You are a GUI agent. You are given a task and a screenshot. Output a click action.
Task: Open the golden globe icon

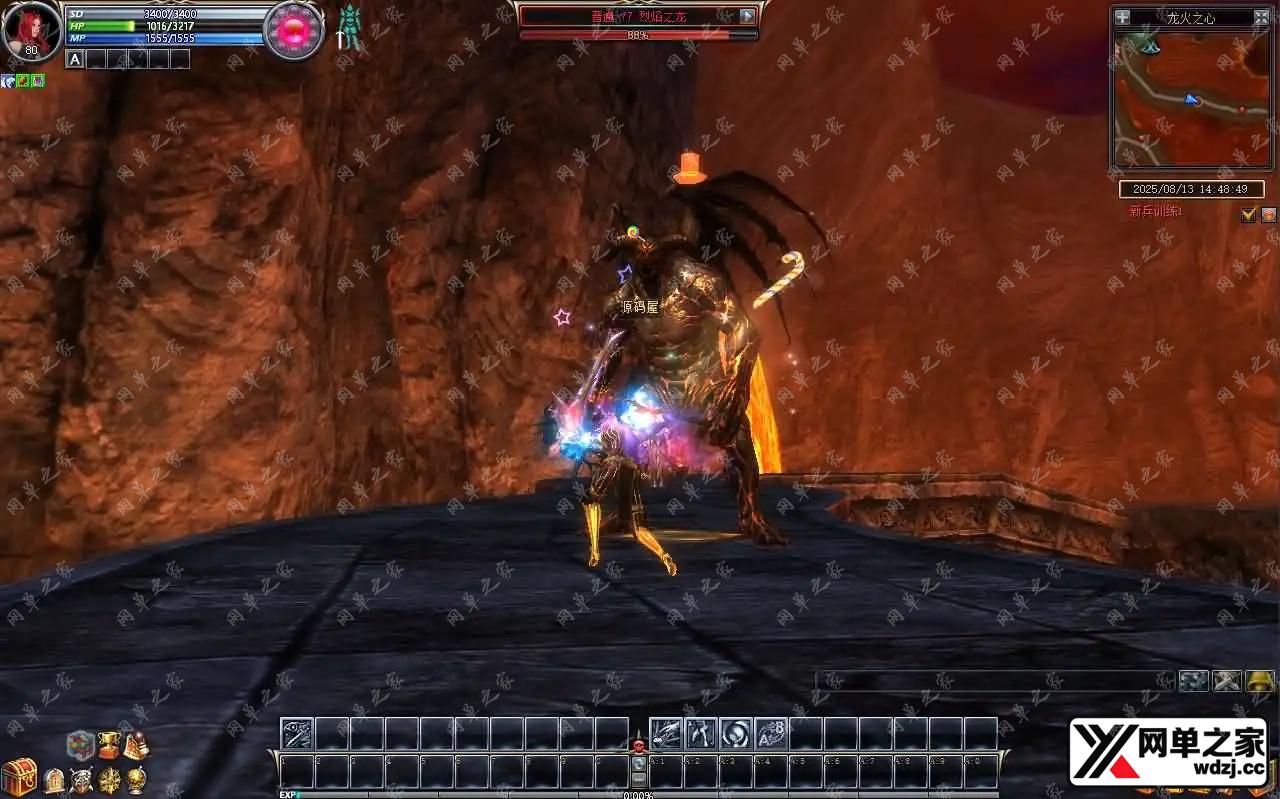coord(136,780)
